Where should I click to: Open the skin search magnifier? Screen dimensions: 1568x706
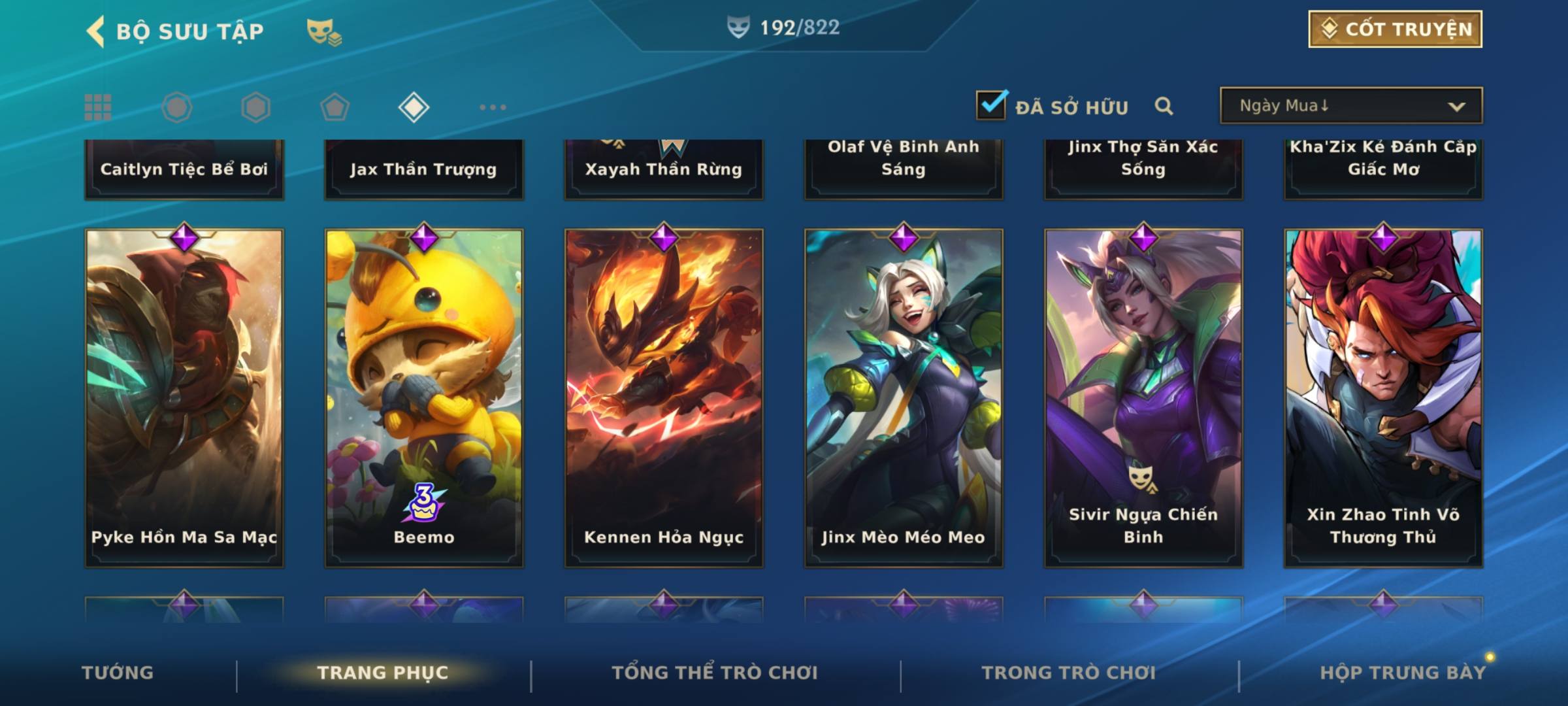1164,106
